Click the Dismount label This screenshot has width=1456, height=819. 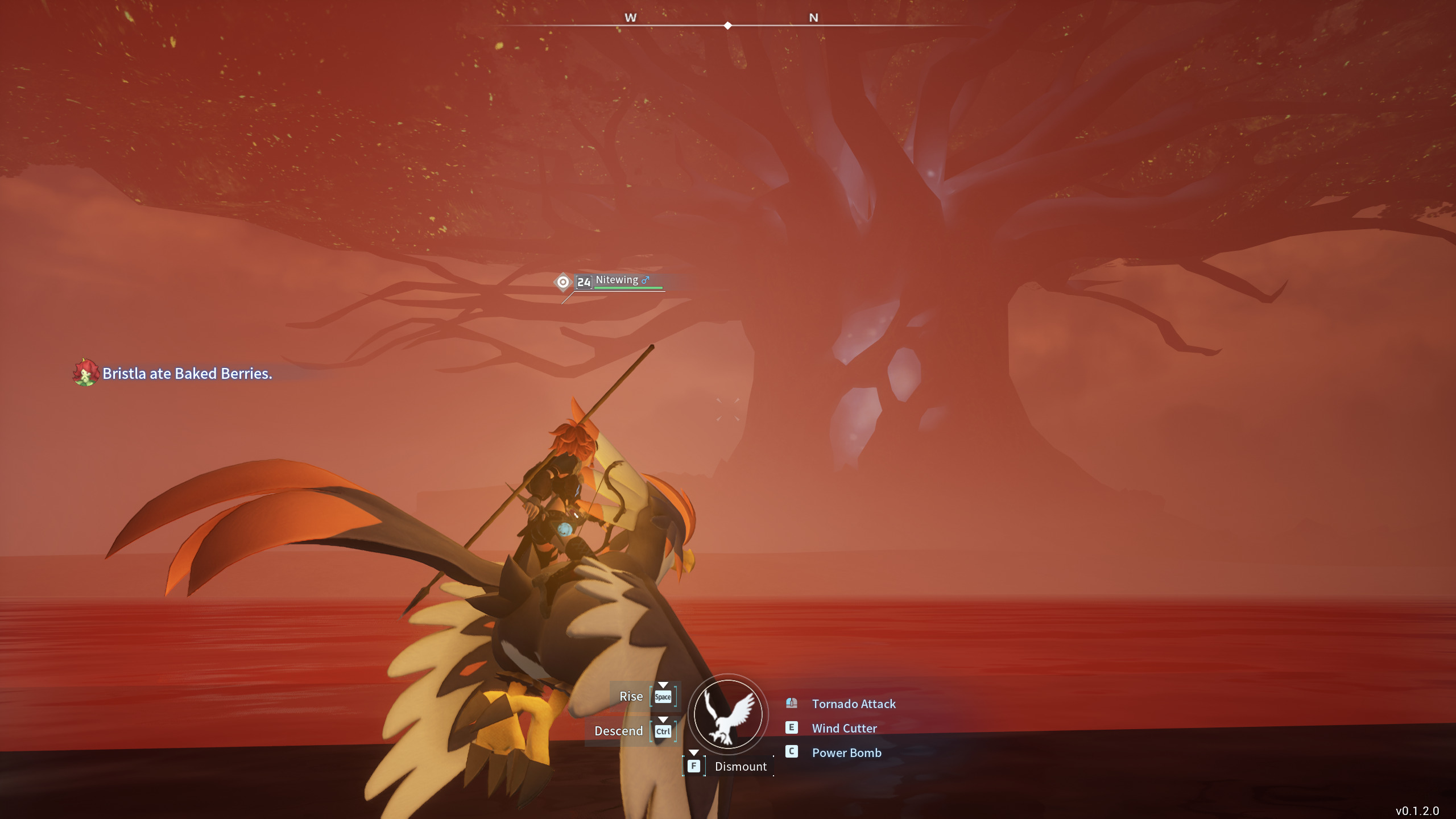(740, 766)
